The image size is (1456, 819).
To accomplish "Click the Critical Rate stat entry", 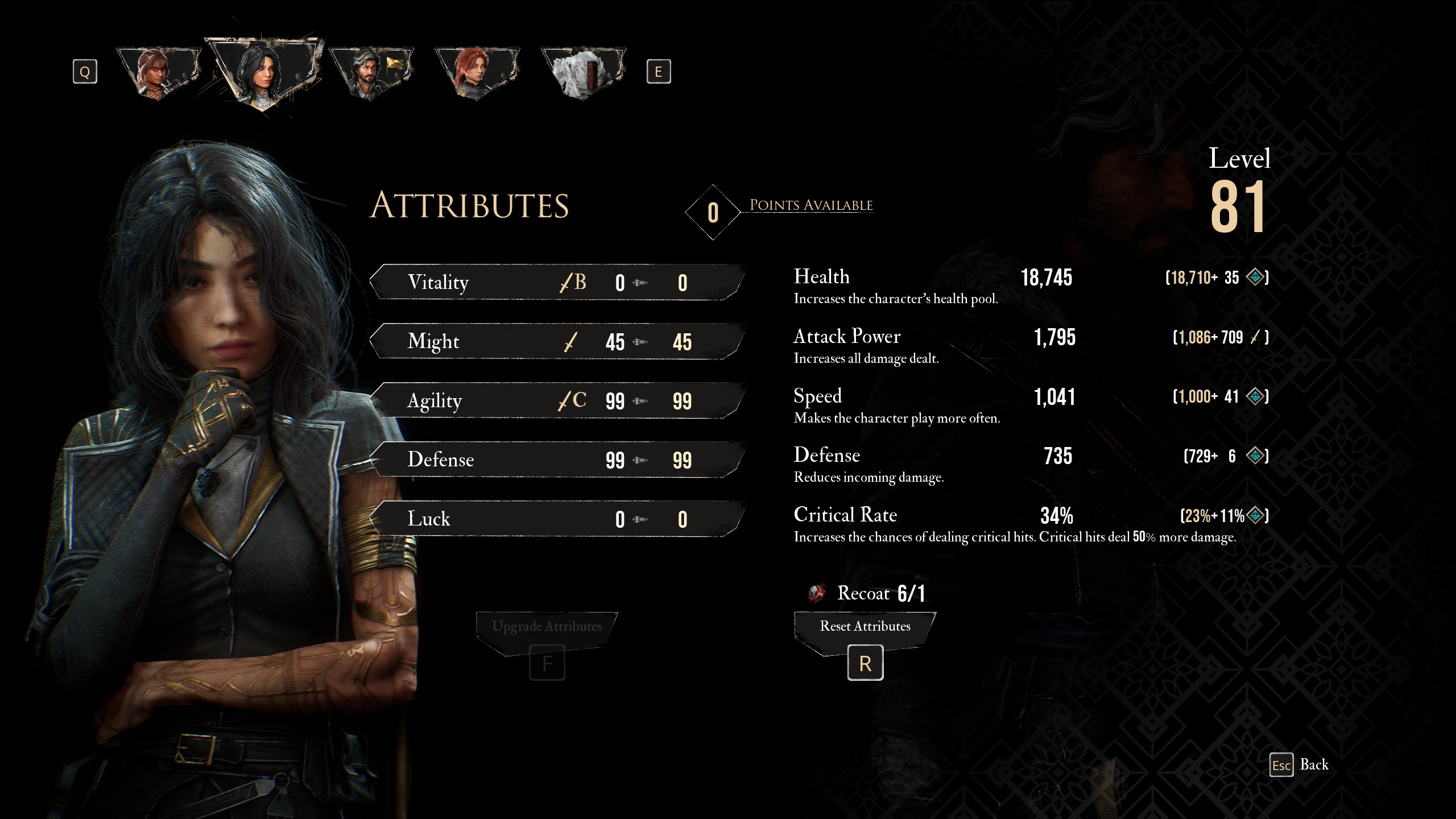I will (845, 515).
